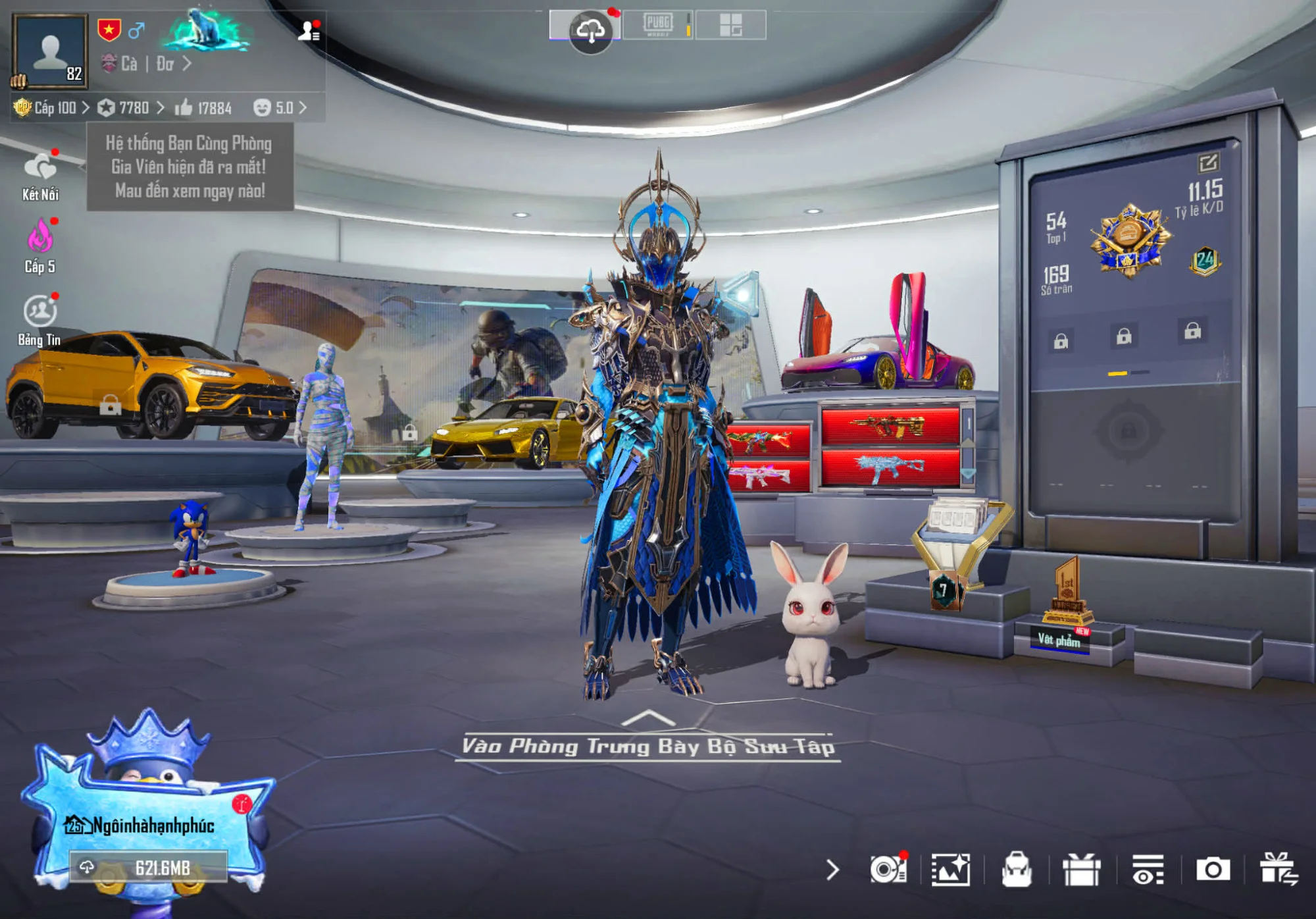
Task: Take a snapshot with the camera icon
Action: click(1212, 870)
